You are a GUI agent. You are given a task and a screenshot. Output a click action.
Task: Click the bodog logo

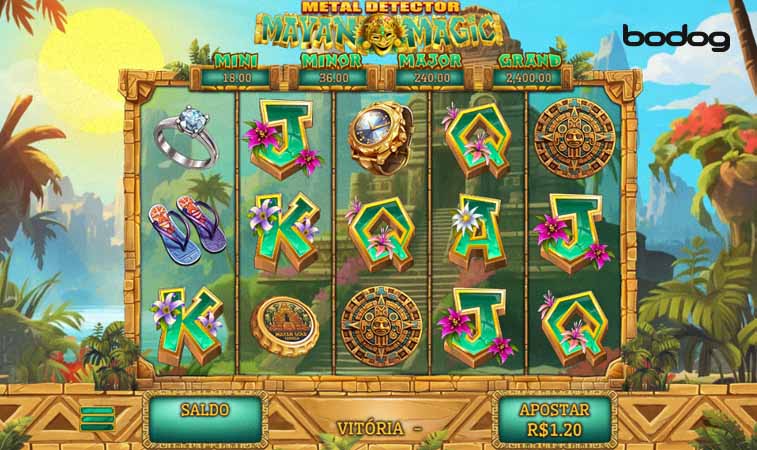pyautogui.click(x=676, y=39)
